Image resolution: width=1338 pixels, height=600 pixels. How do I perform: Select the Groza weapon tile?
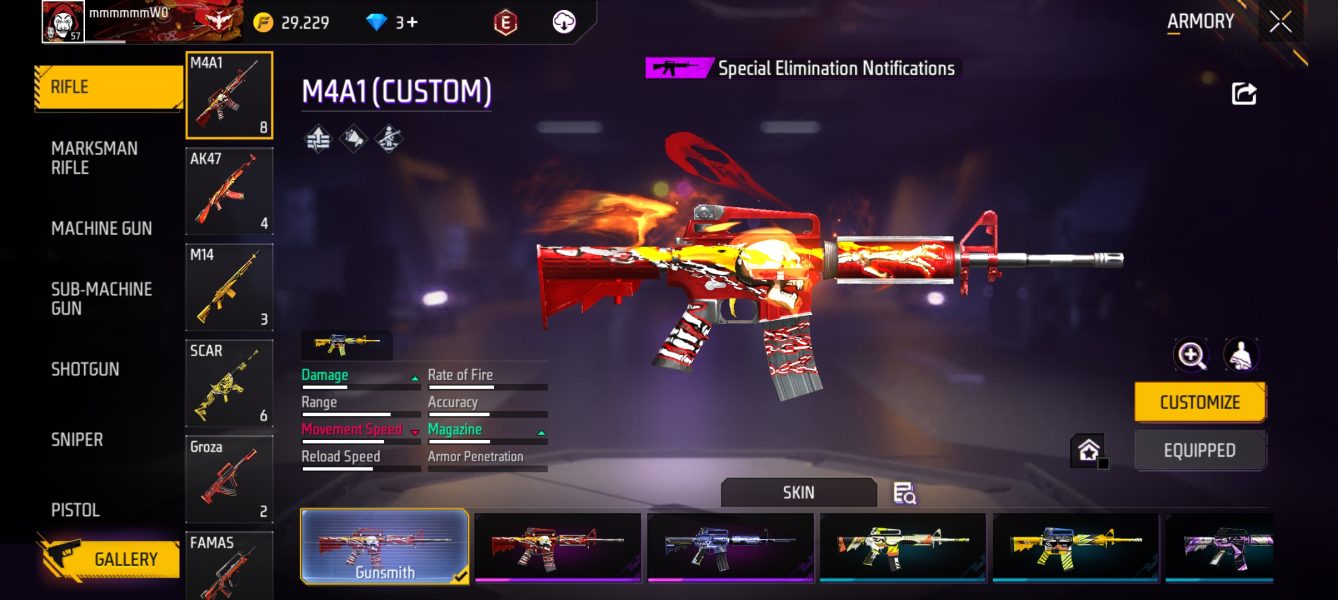point(229,479)
